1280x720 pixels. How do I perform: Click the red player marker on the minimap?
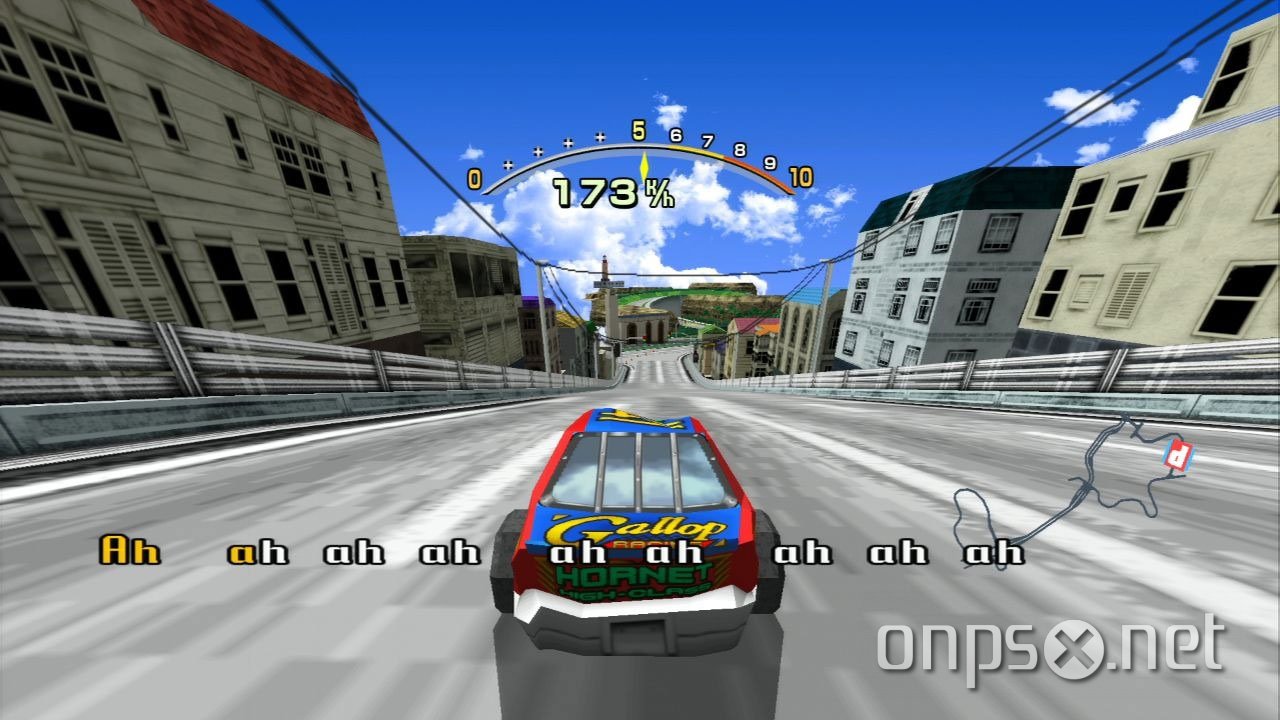(x=1176, y=455)
